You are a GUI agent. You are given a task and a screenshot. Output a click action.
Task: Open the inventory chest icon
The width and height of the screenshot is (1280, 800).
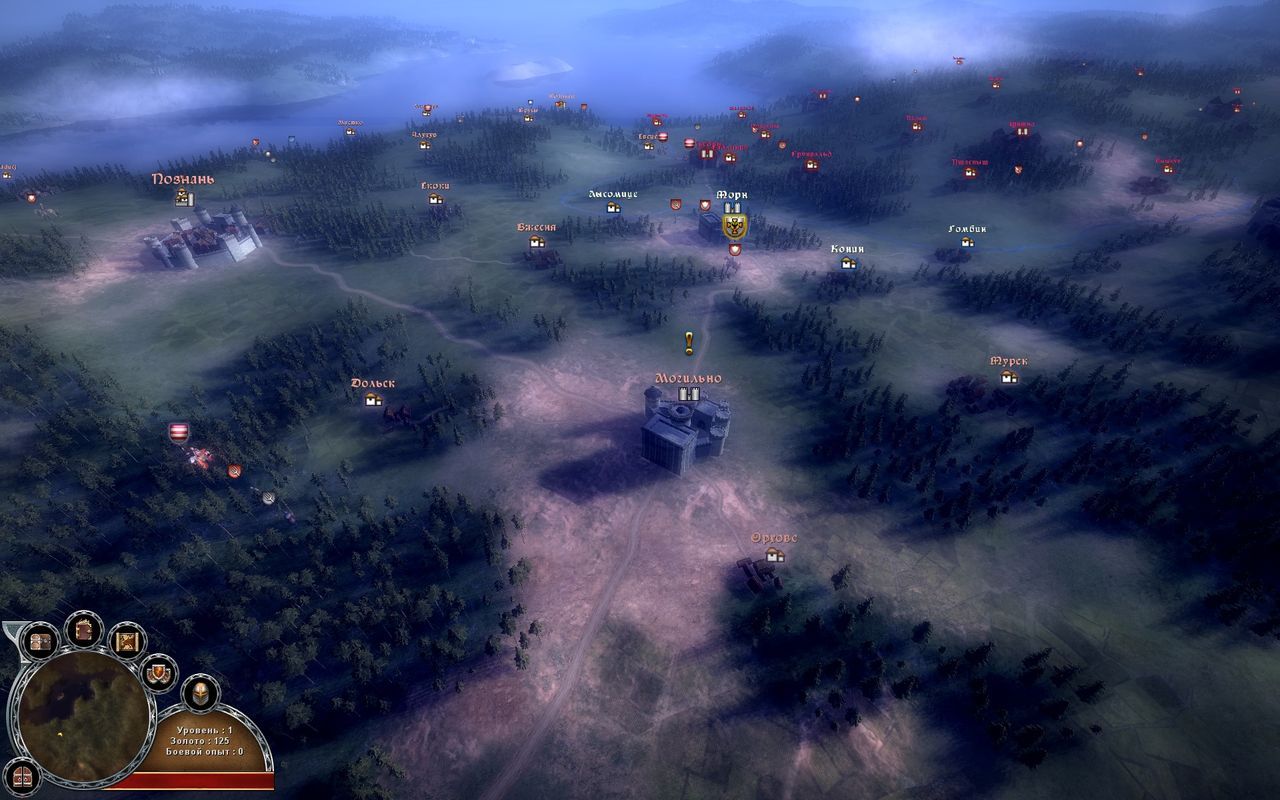click(39, 640)
